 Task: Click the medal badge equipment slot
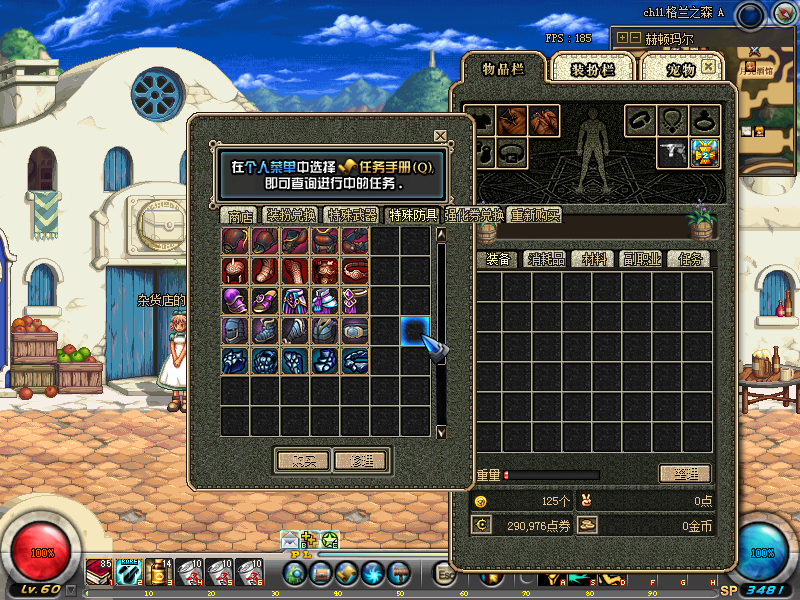pyautogui.click(x=704, y=152)
